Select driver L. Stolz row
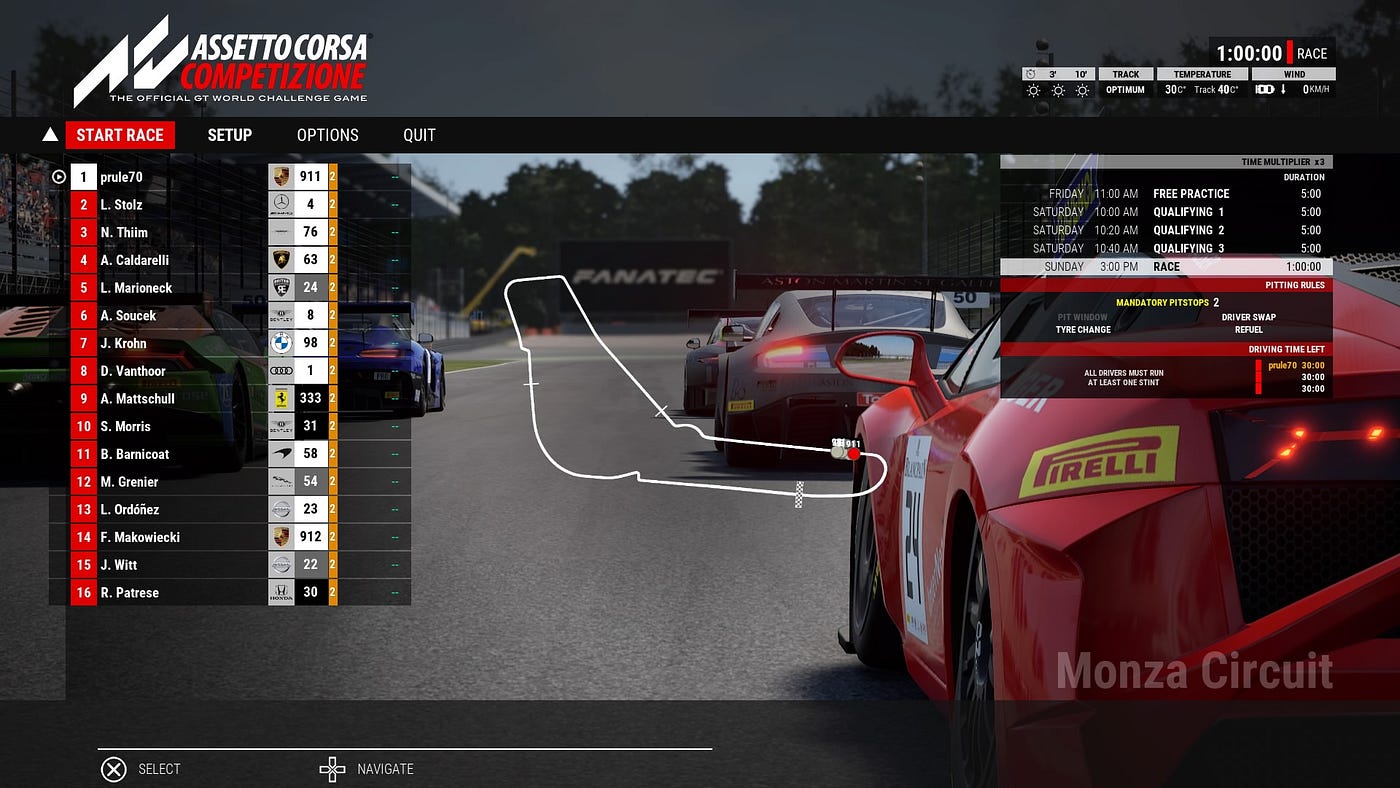The height and width of the screenshot is (788, 1400). [x=180, y=205]
